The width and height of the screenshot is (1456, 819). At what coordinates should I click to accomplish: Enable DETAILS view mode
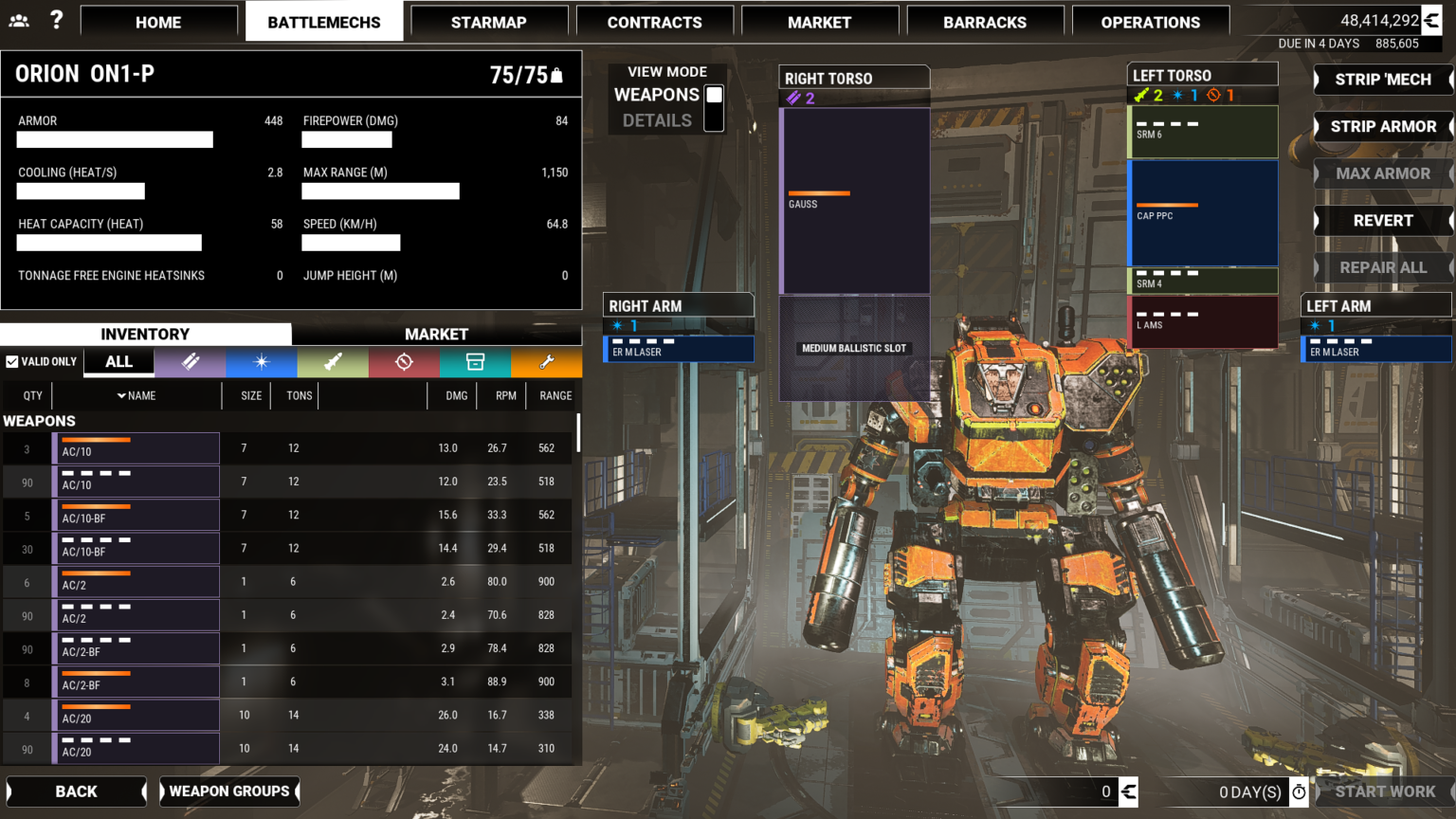pos(715,119)
